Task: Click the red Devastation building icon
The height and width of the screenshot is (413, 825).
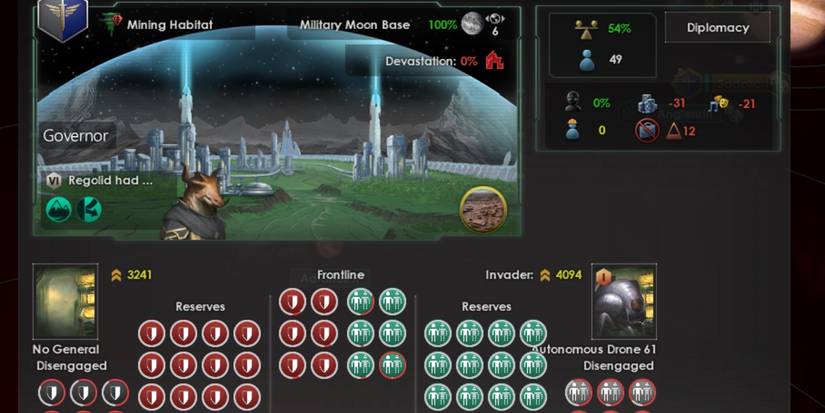Action: [x=494, y=61]
